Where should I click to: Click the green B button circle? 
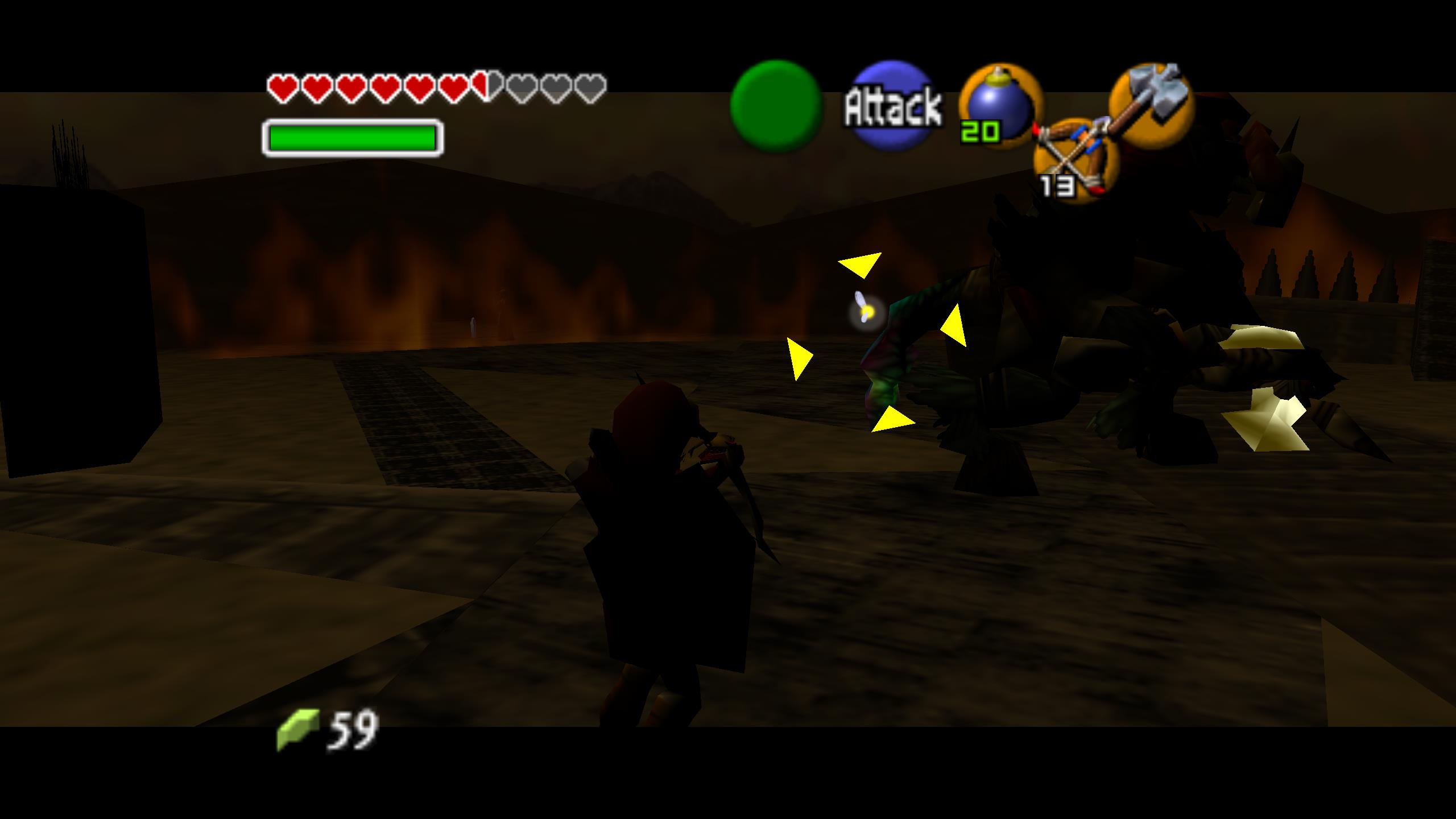pos(776,106)
